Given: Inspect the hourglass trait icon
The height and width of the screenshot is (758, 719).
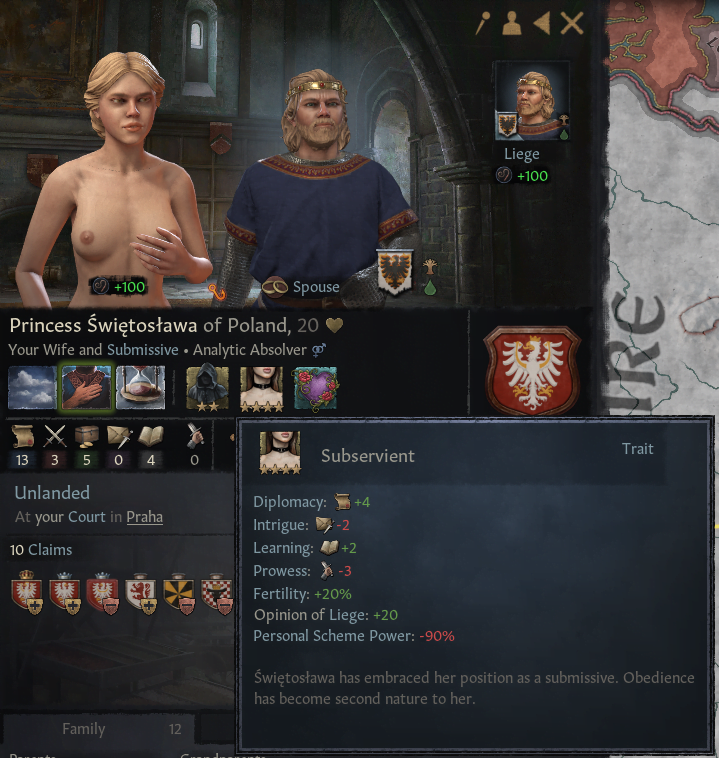Looking at the screenshot, I should click(x=140, y=388).
